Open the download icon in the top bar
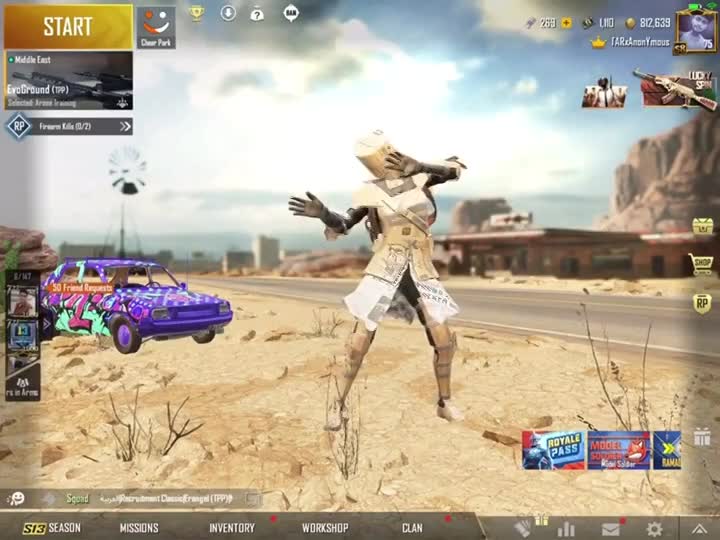The width and height of the screenshot is (720, 540). [228, 13]
